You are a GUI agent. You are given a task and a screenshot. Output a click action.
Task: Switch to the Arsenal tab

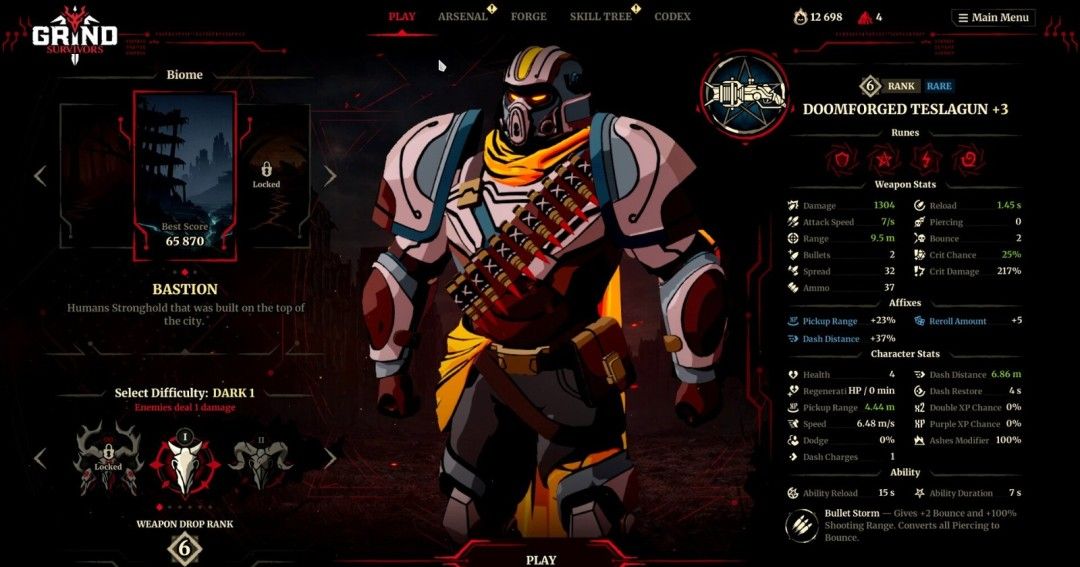point(461,17)
